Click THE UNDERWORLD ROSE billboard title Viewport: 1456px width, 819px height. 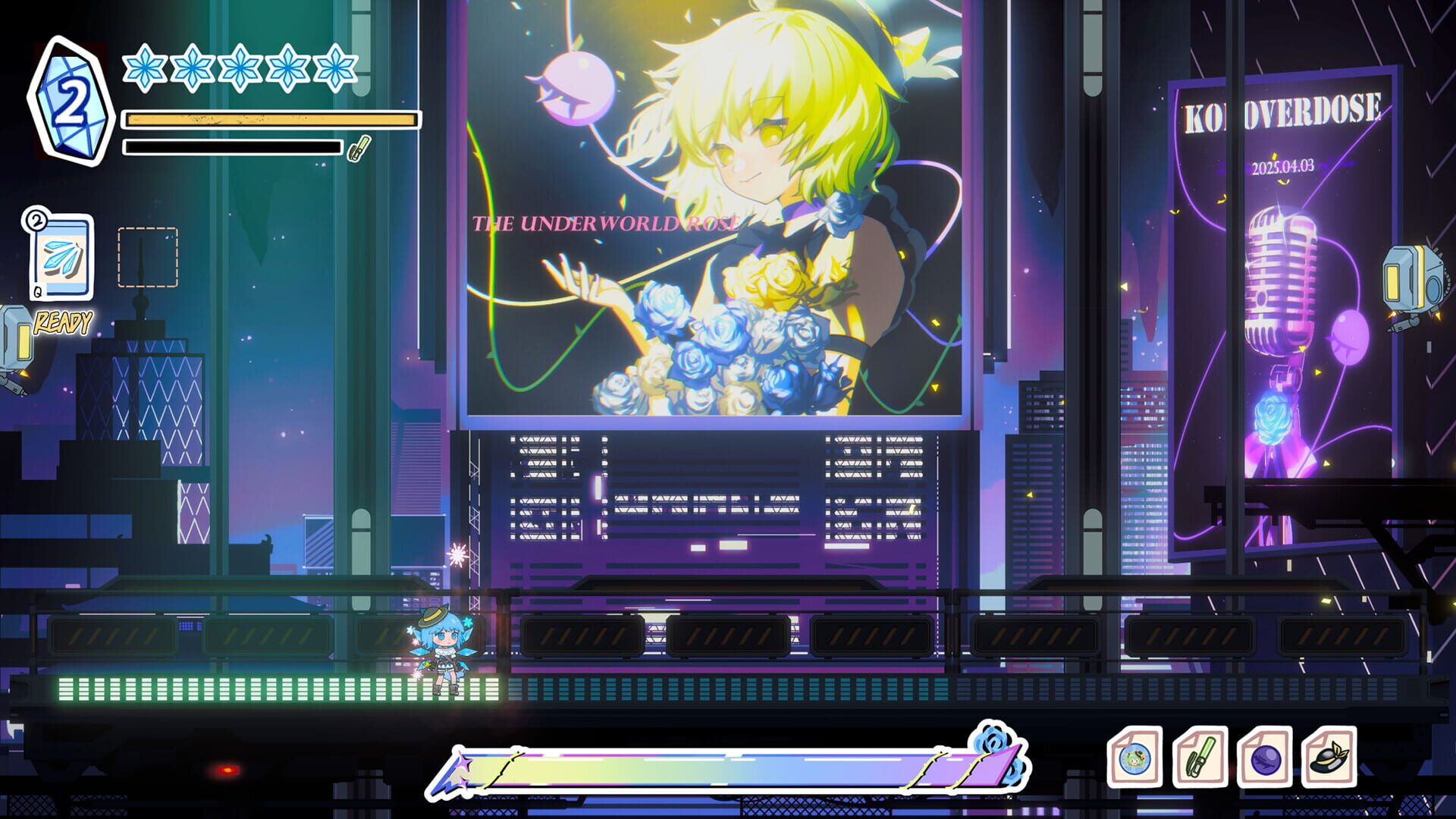point(607,223)
